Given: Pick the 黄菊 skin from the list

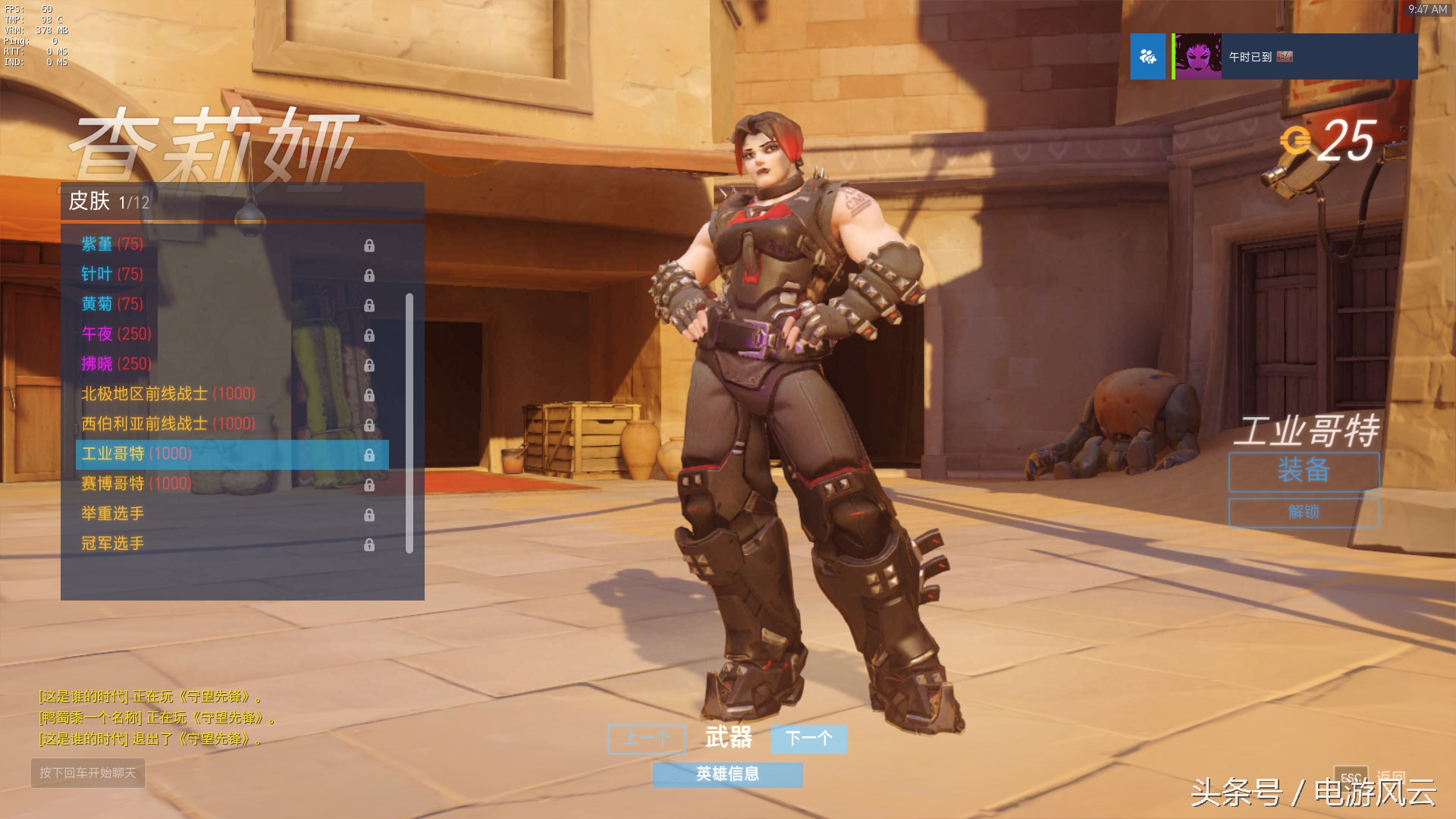Looking at the screenshot, I should pyautogui.click(x=111, y=304).
